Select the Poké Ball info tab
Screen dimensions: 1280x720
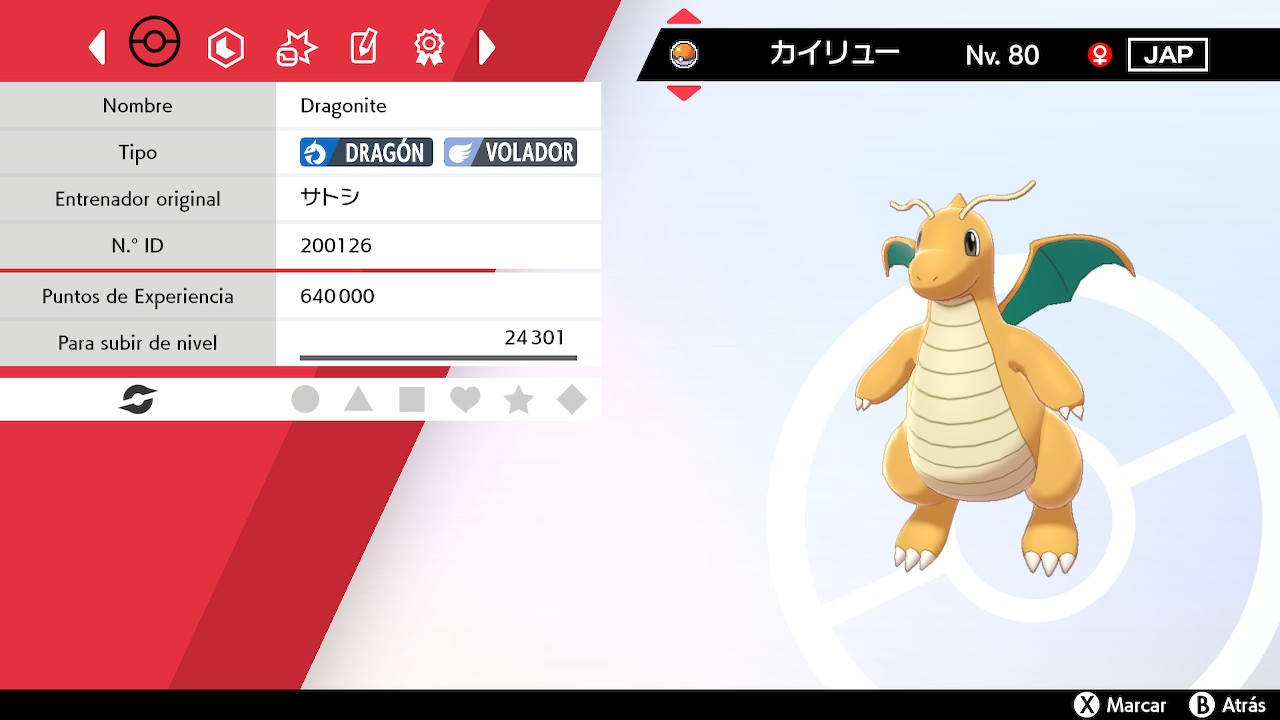coord(155,44)
